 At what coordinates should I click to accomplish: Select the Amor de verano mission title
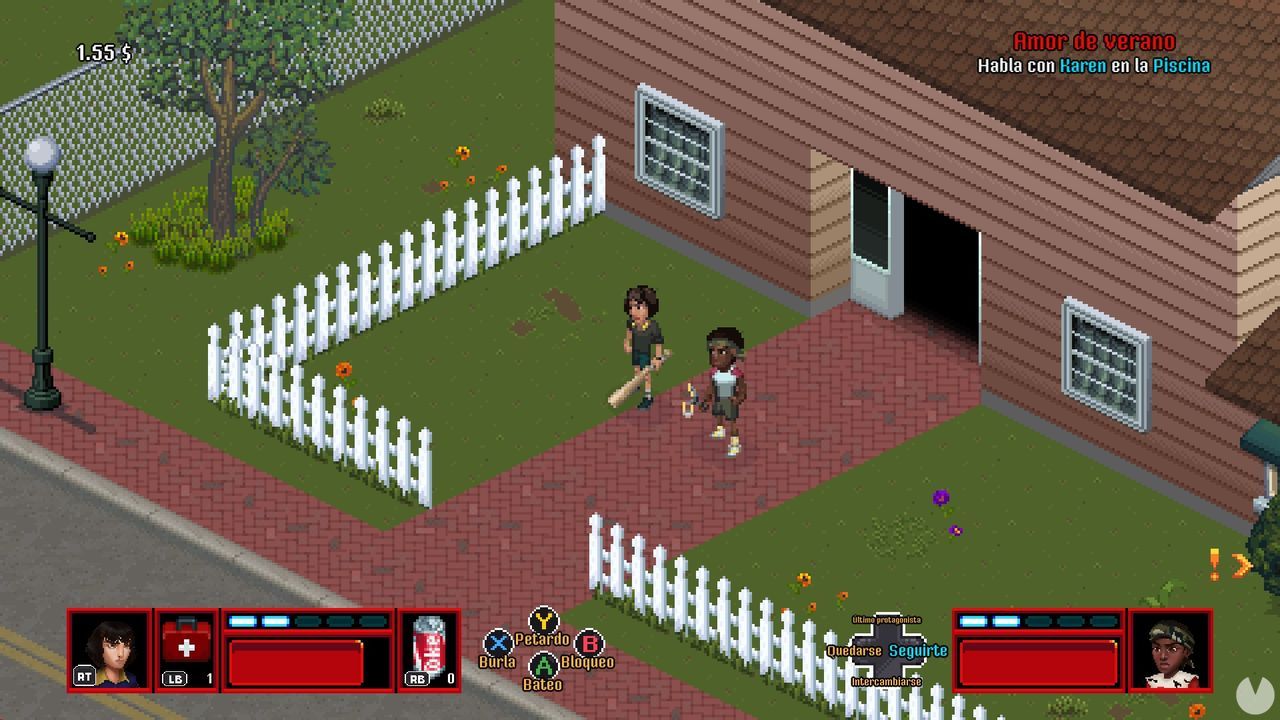click(1093, 43)
